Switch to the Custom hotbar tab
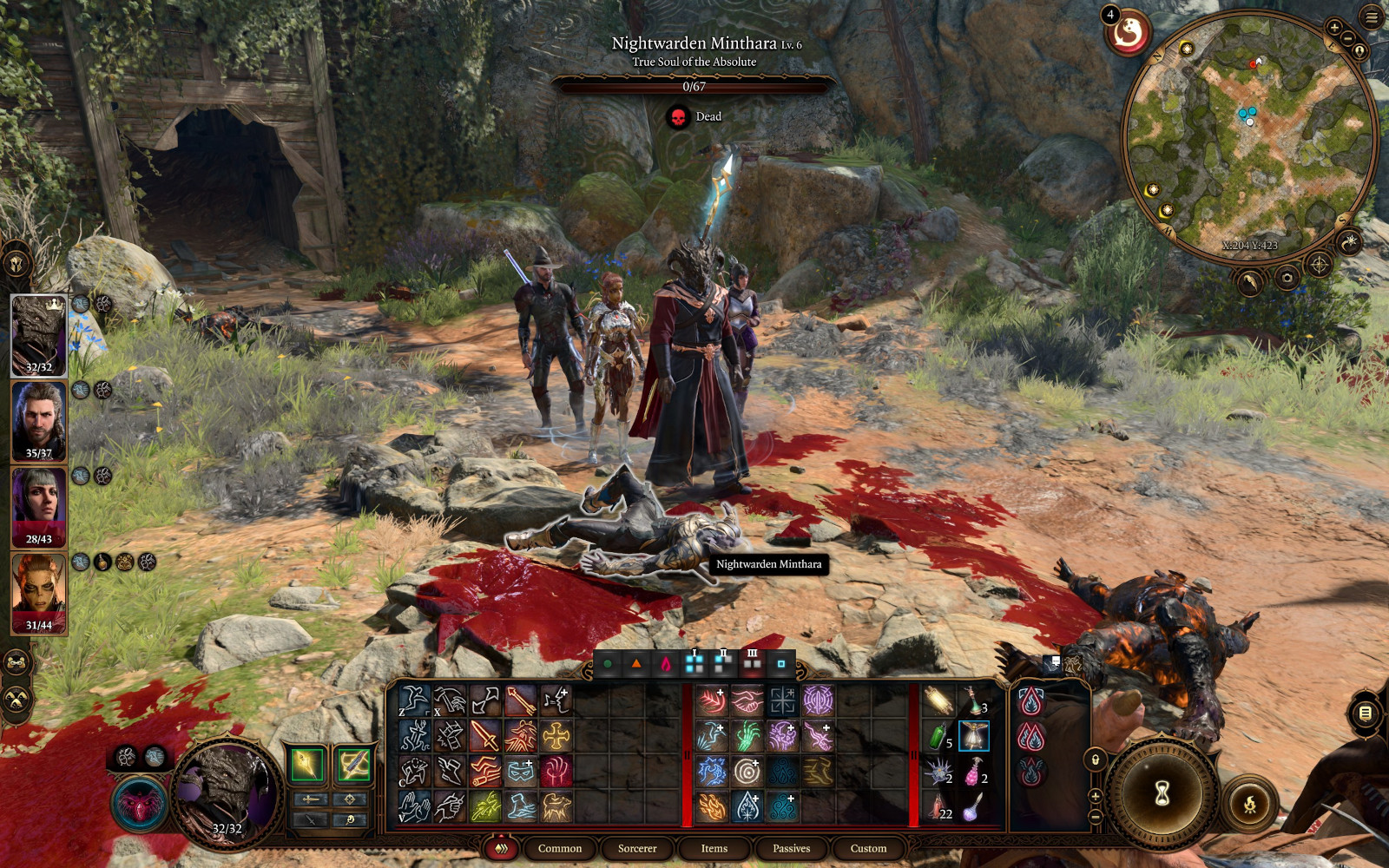This screenshot has height=868, width=1389. [x=868, y=848]
